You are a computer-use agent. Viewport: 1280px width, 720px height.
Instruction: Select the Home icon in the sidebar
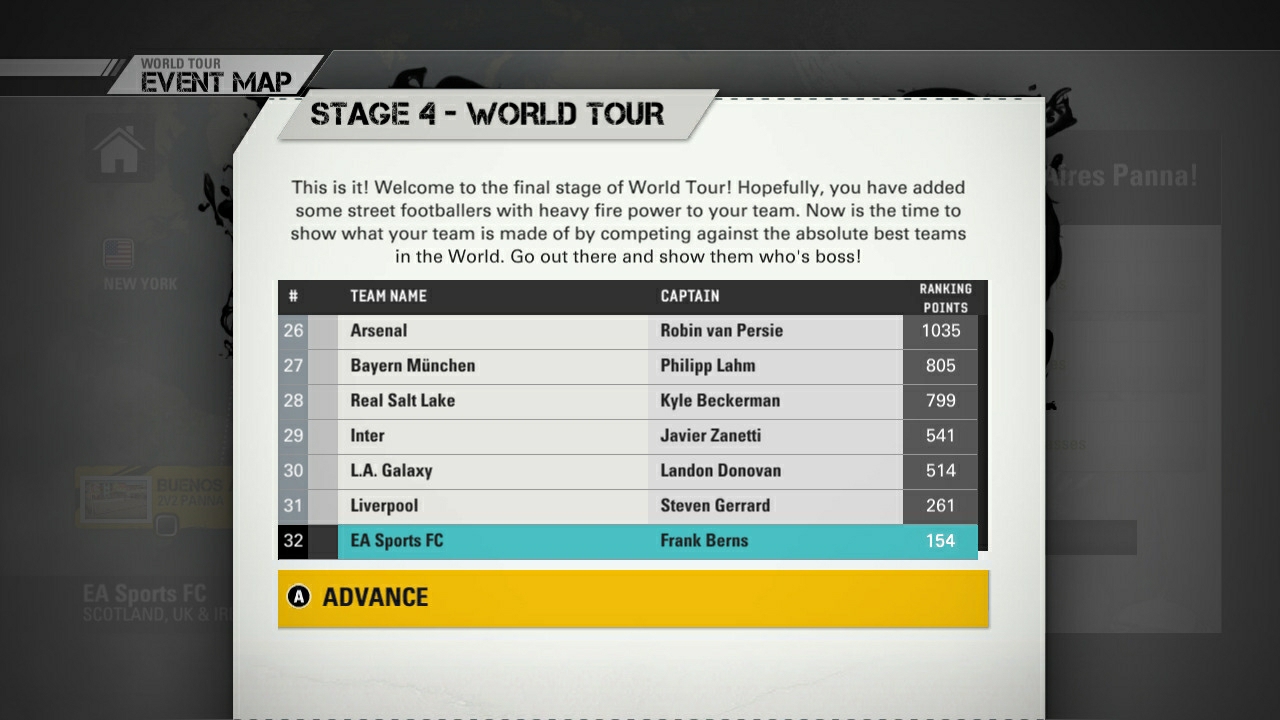(x=119, y=148)
